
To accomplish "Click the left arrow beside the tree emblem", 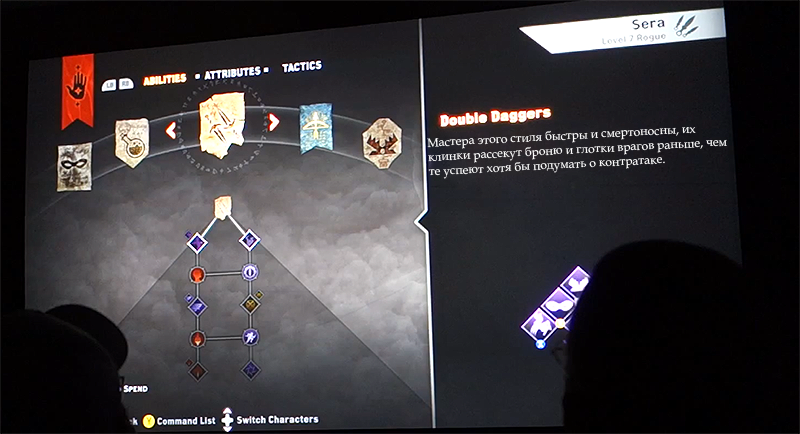I will 171,129.
